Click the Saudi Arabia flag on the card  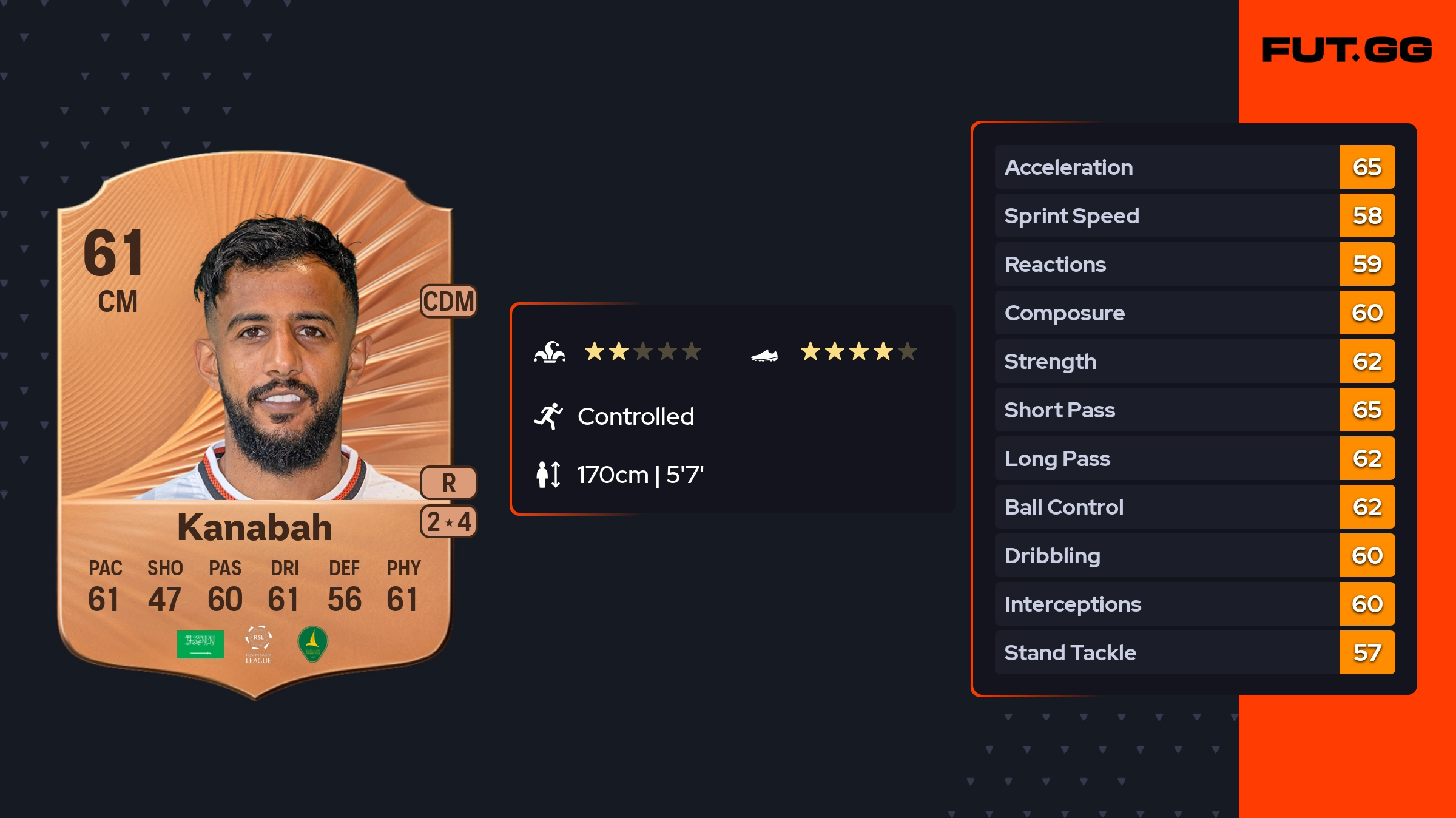[200, 644]
